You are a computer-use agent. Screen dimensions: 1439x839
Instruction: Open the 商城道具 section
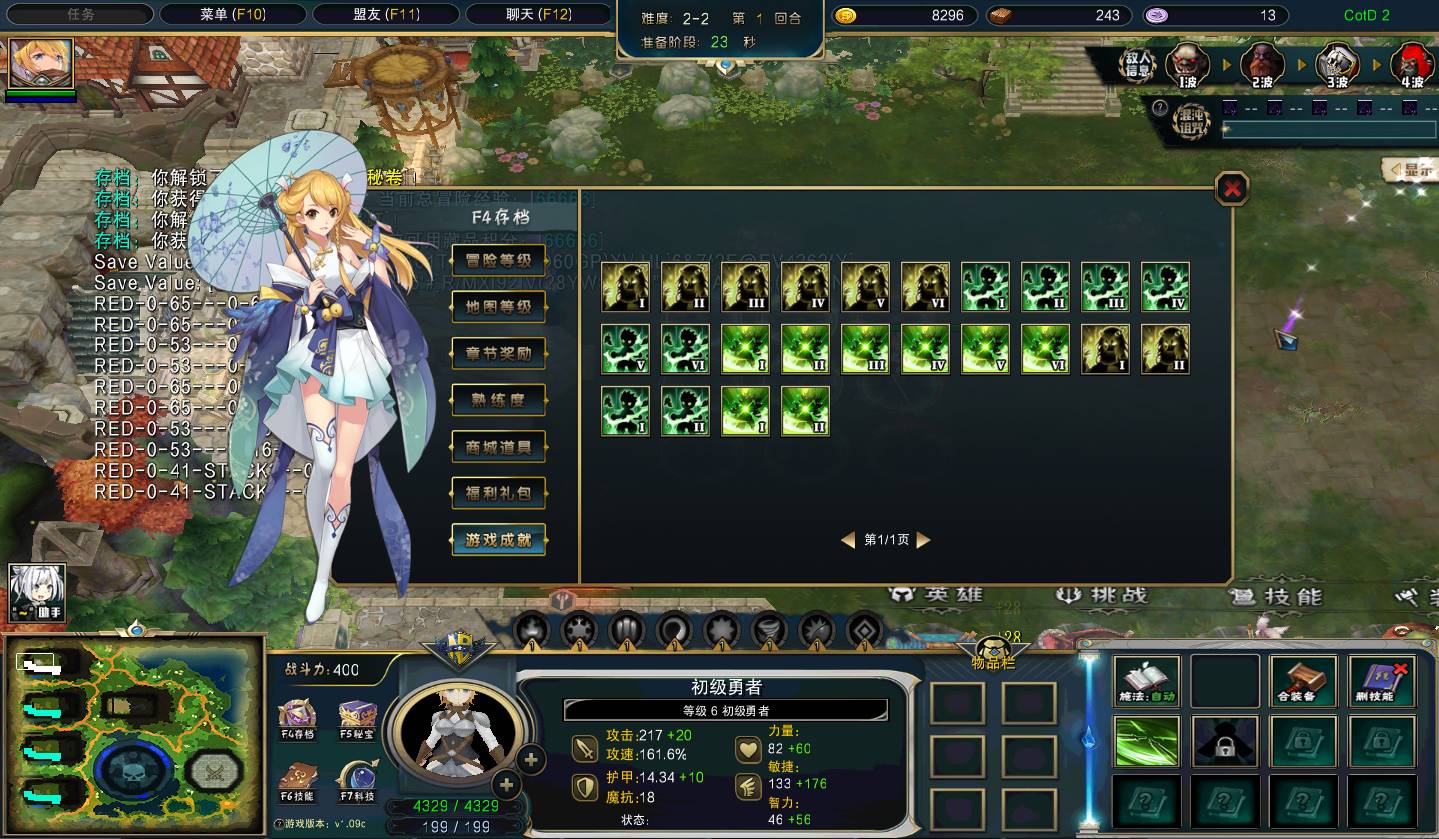click(499, 447)
